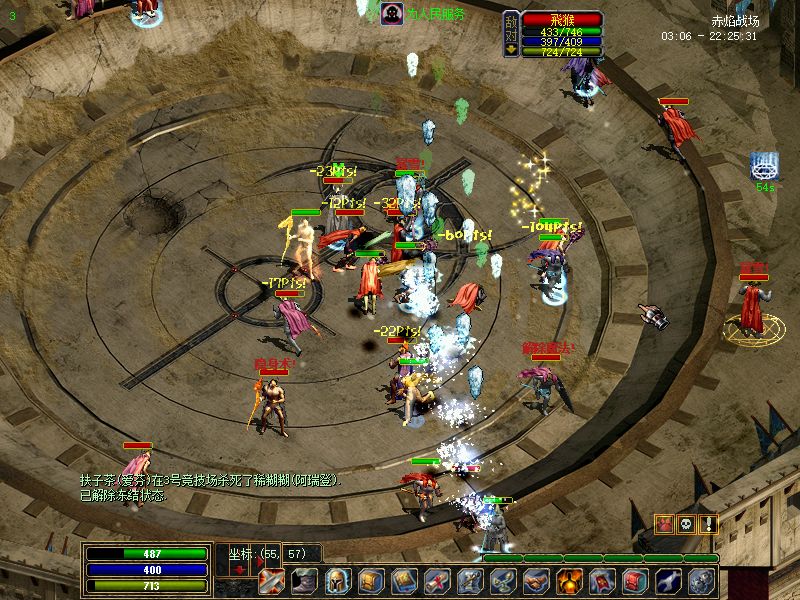
Task: Open the yellow book skills icon
Action: point(404,582)
